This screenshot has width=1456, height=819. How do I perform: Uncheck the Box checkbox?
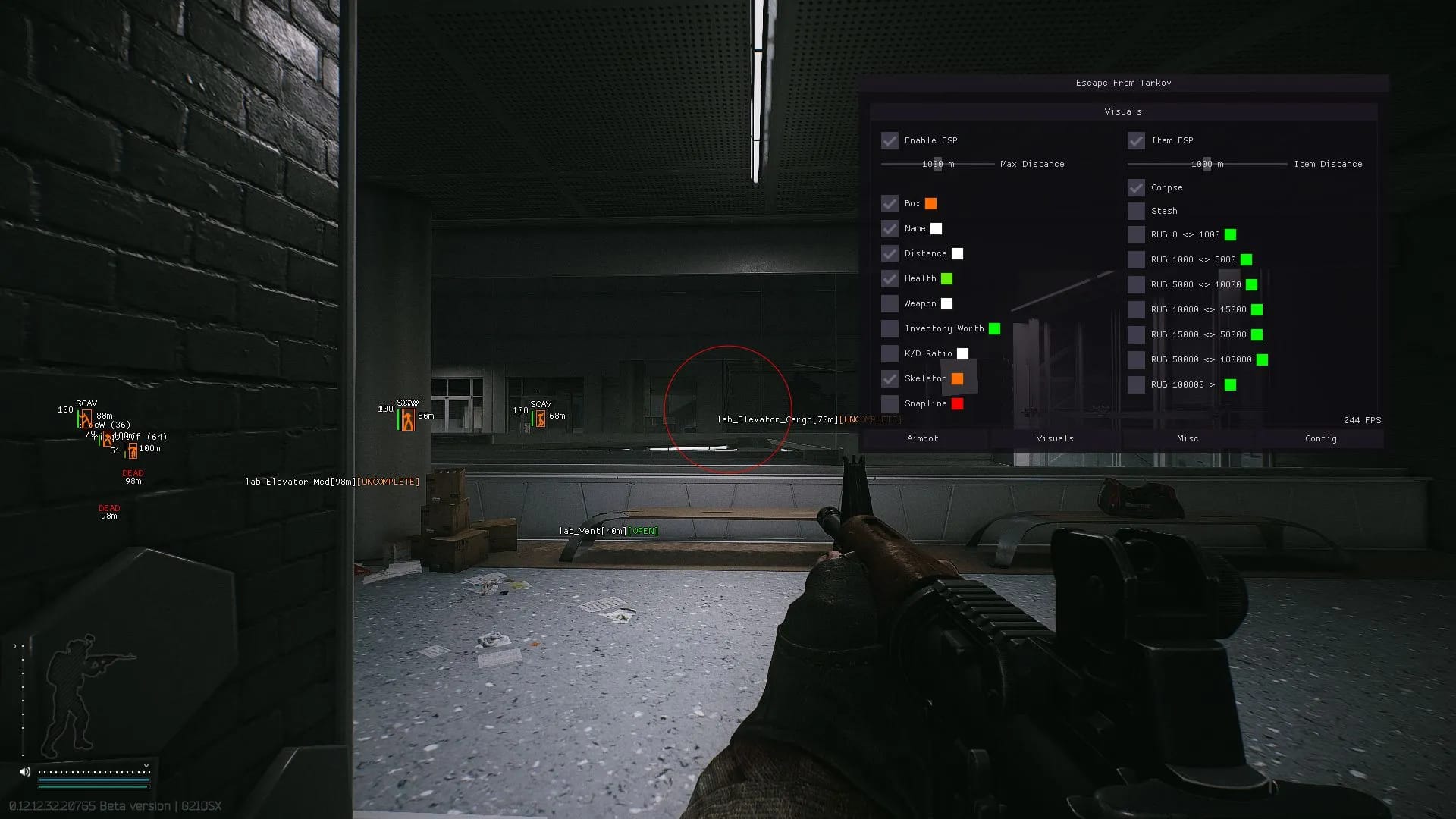pos(890,203)
